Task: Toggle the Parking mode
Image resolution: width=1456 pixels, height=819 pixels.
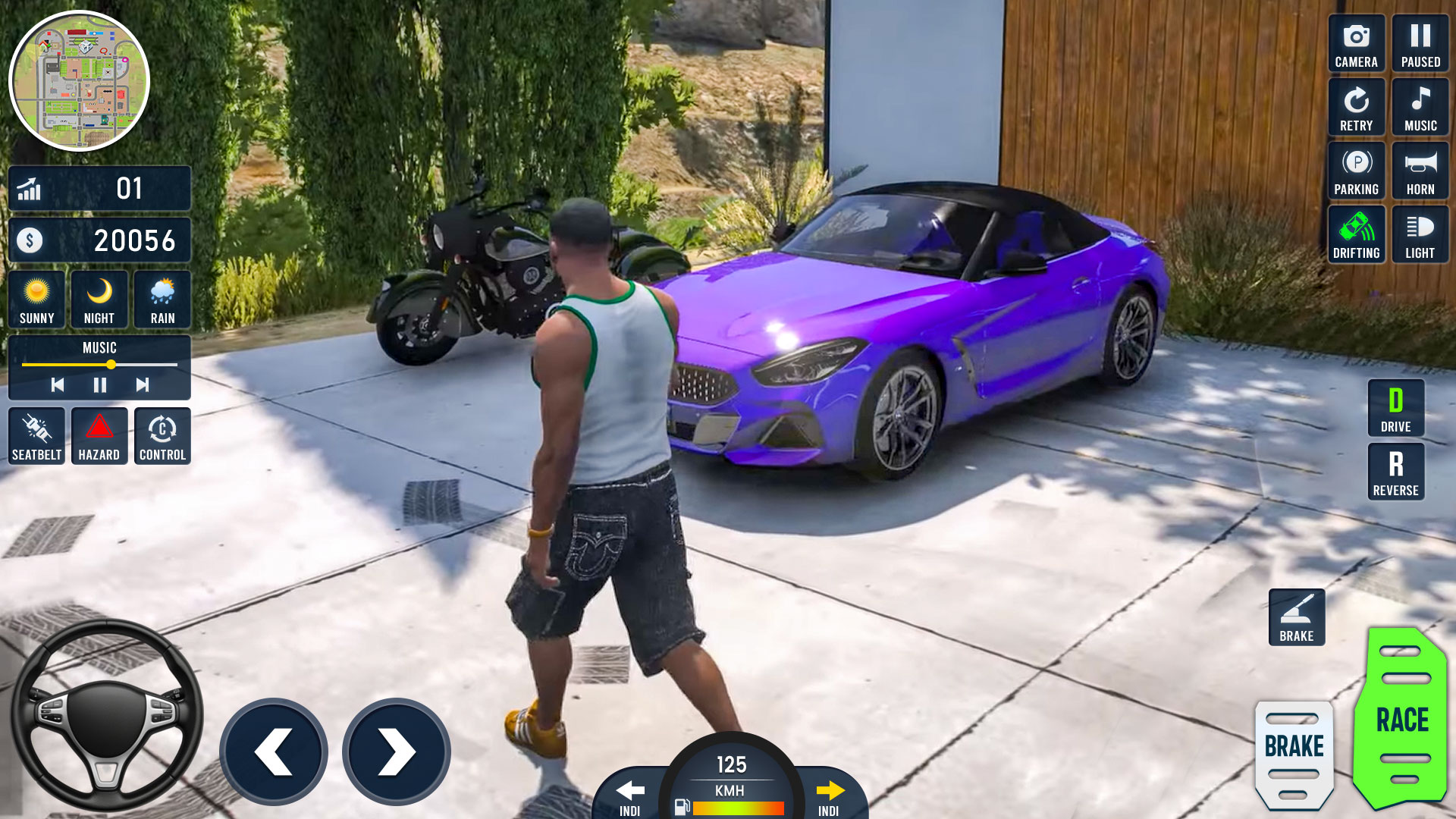Action: coord(1356,171)
